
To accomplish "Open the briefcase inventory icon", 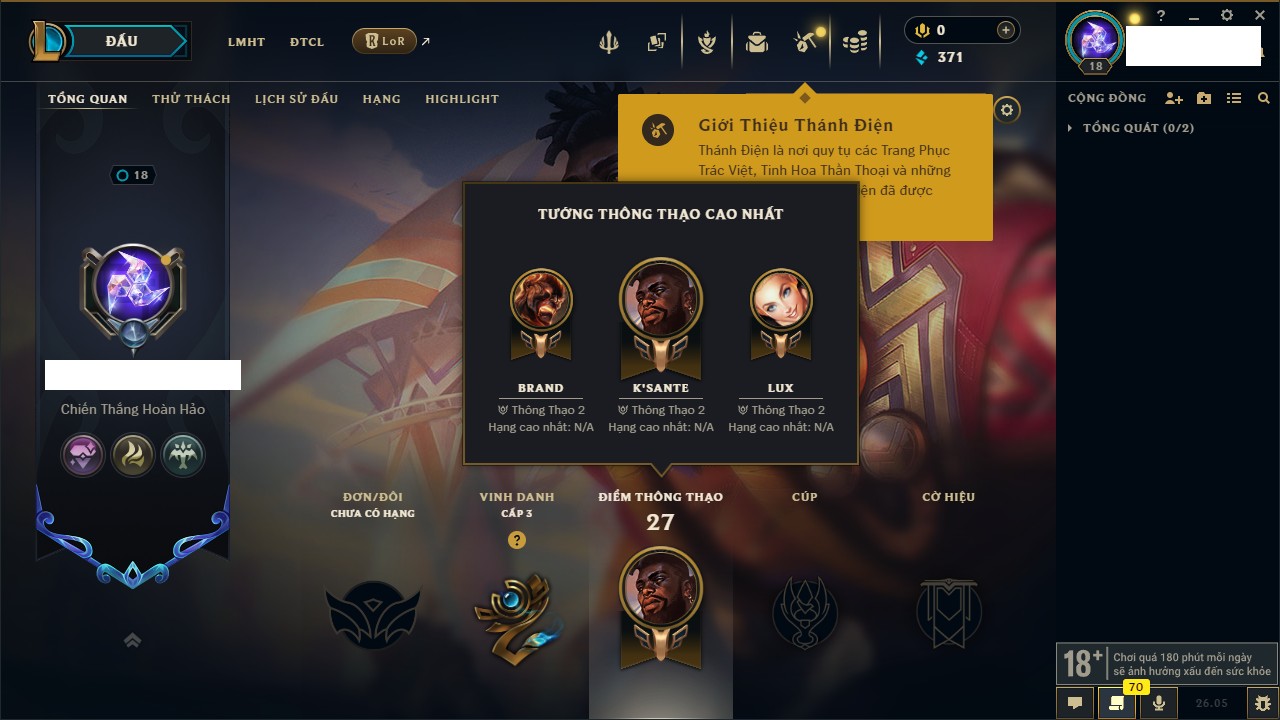I will (757, 42).
